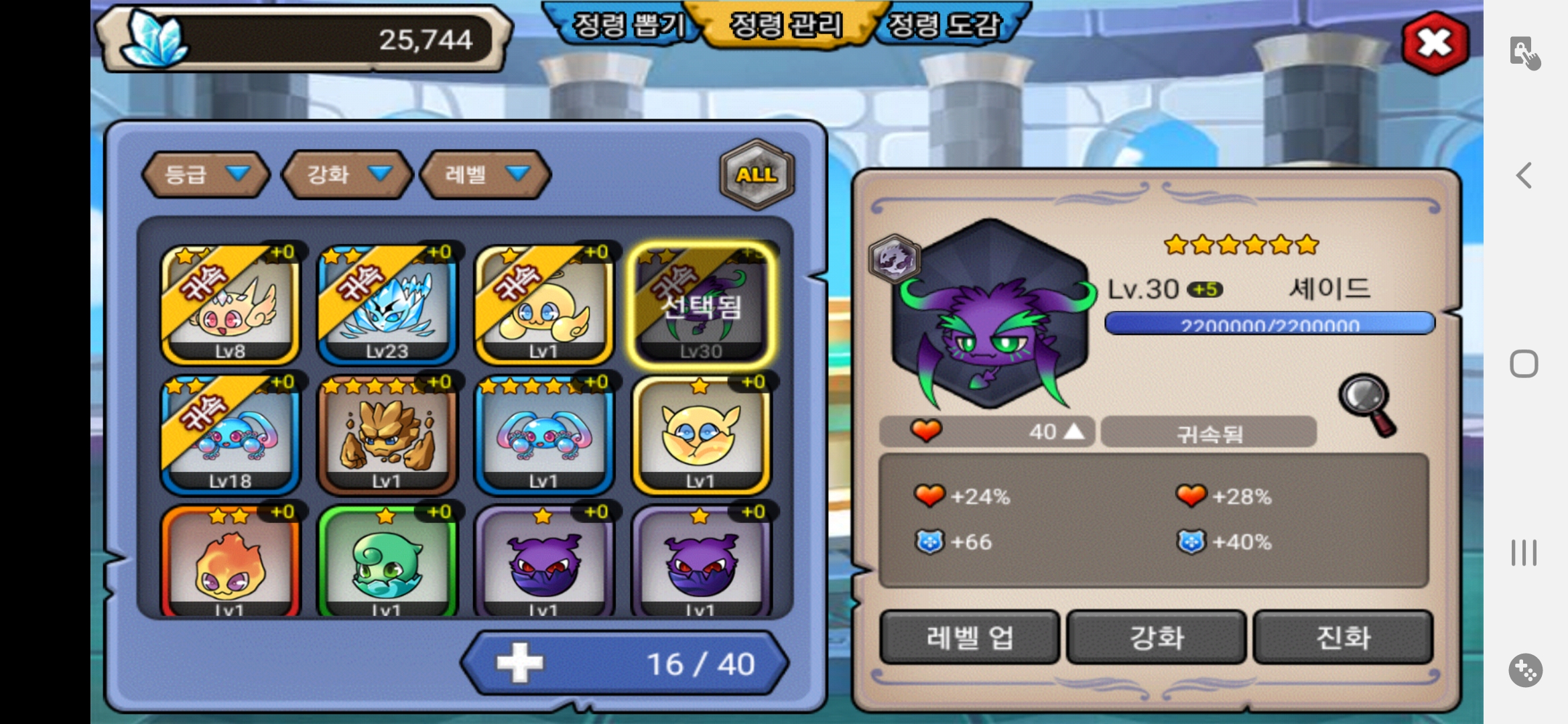Screen dimensions: 1568x724
Task: Choose the Lv23 ice crystal spirit
Action: [x=387, y=305]
